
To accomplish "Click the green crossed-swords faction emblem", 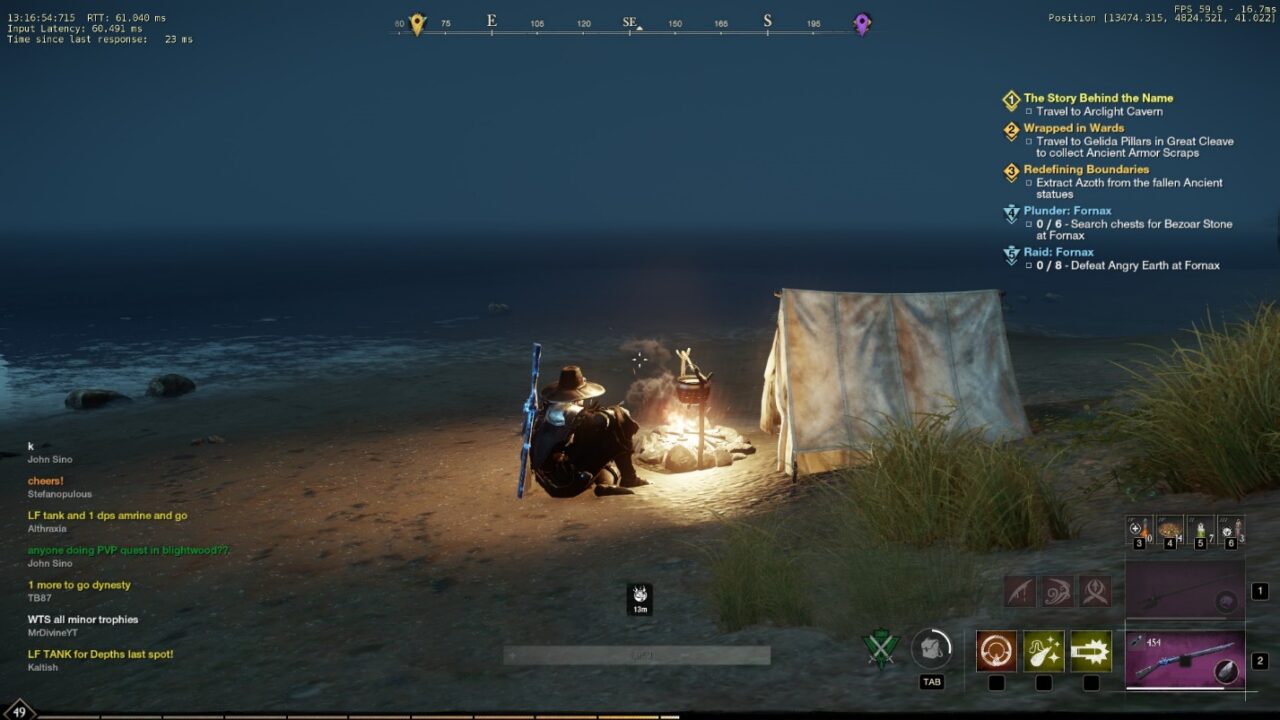I will (881, 650).
